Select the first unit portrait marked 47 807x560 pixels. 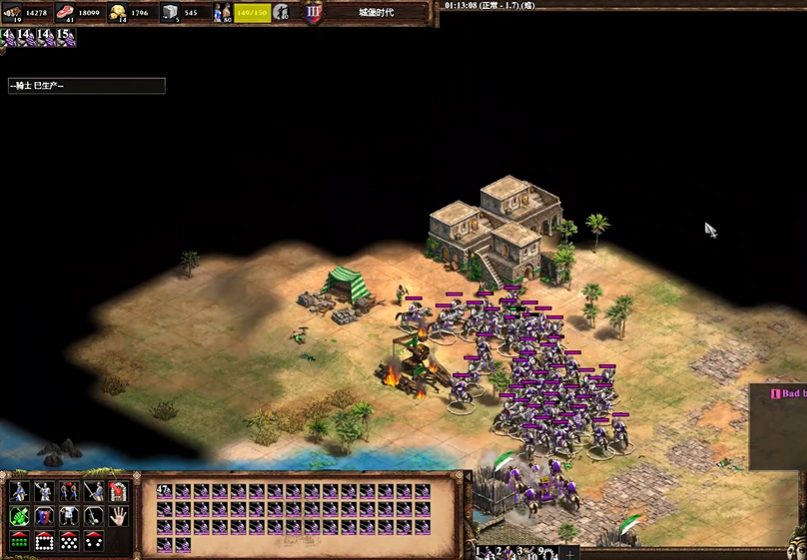[165, 491]
